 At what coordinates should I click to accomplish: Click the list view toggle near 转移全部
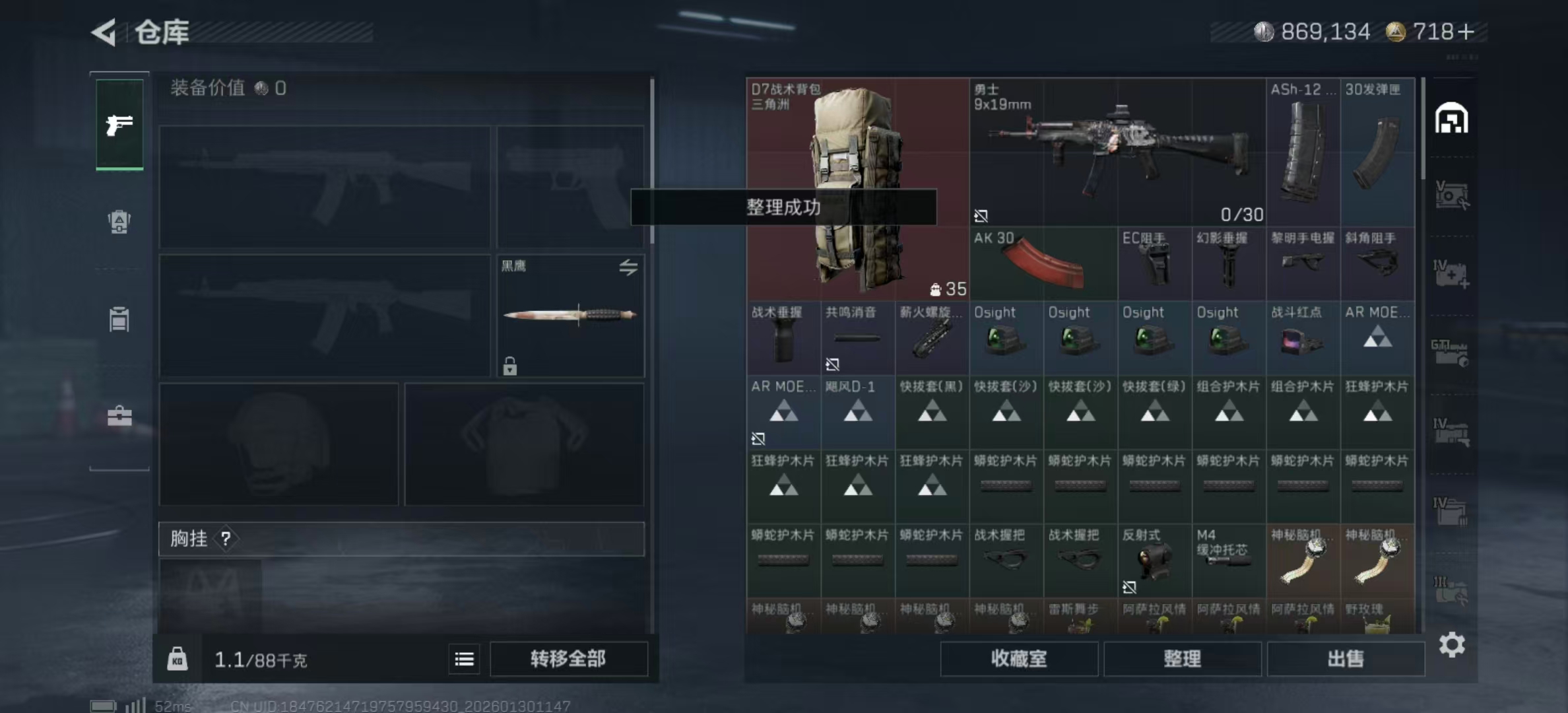pyautogui.click(x=464, y=659)
